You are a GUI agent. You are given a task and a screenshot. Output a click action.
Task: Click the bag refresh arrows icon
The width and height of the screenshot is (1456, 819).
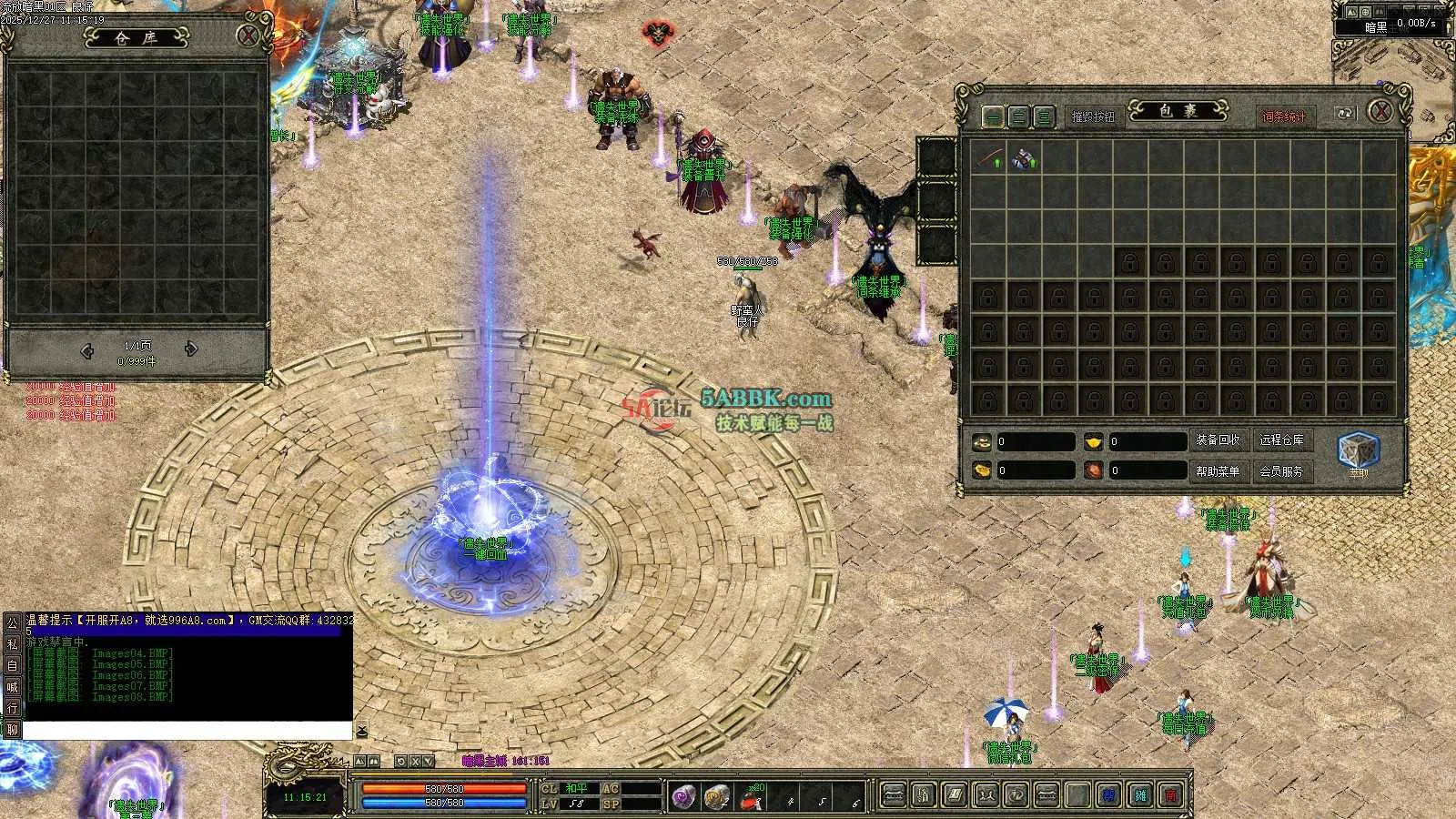1344,114
